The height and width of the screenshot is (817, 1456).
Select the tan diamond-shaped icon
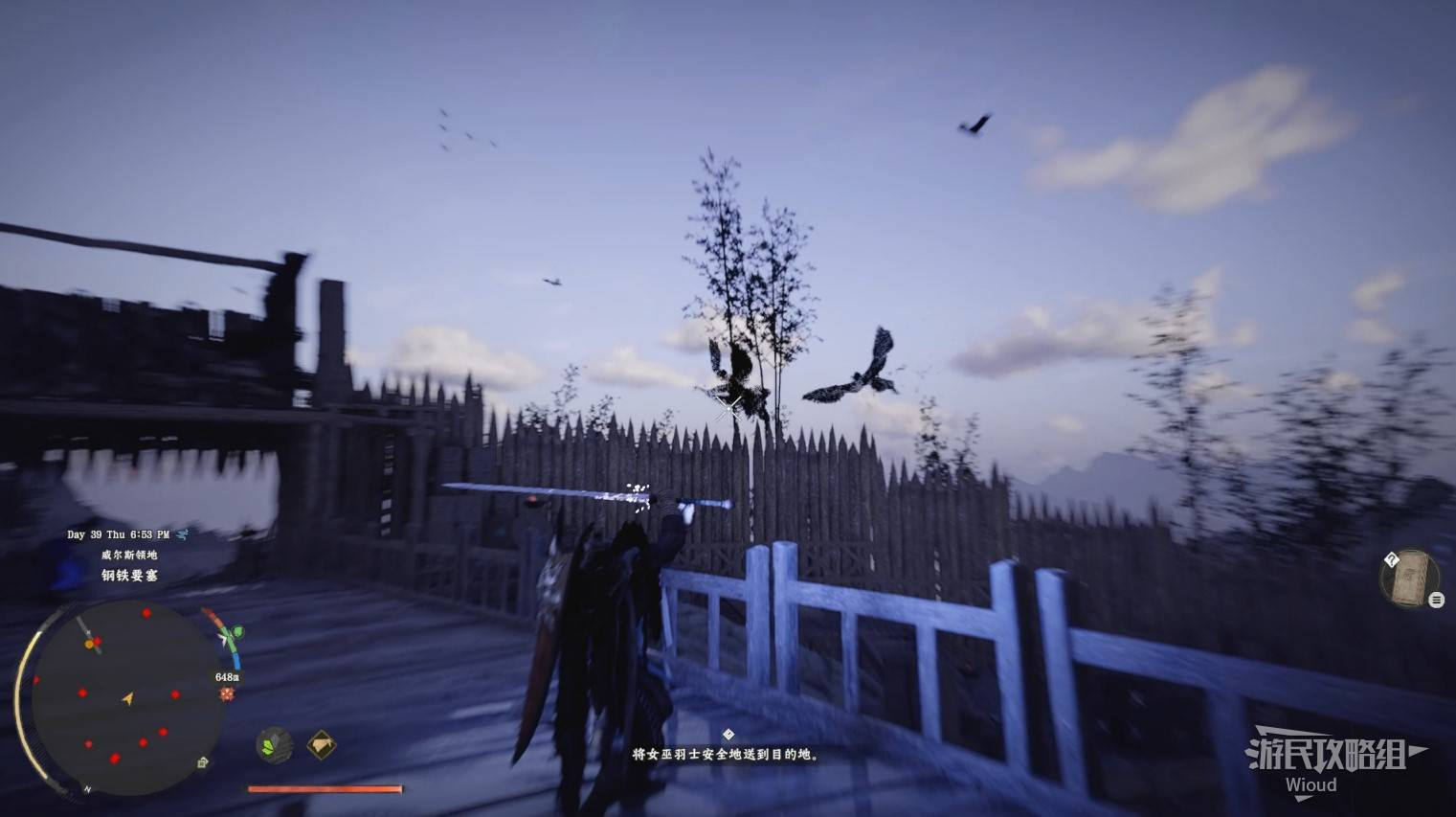click(322, 744)
